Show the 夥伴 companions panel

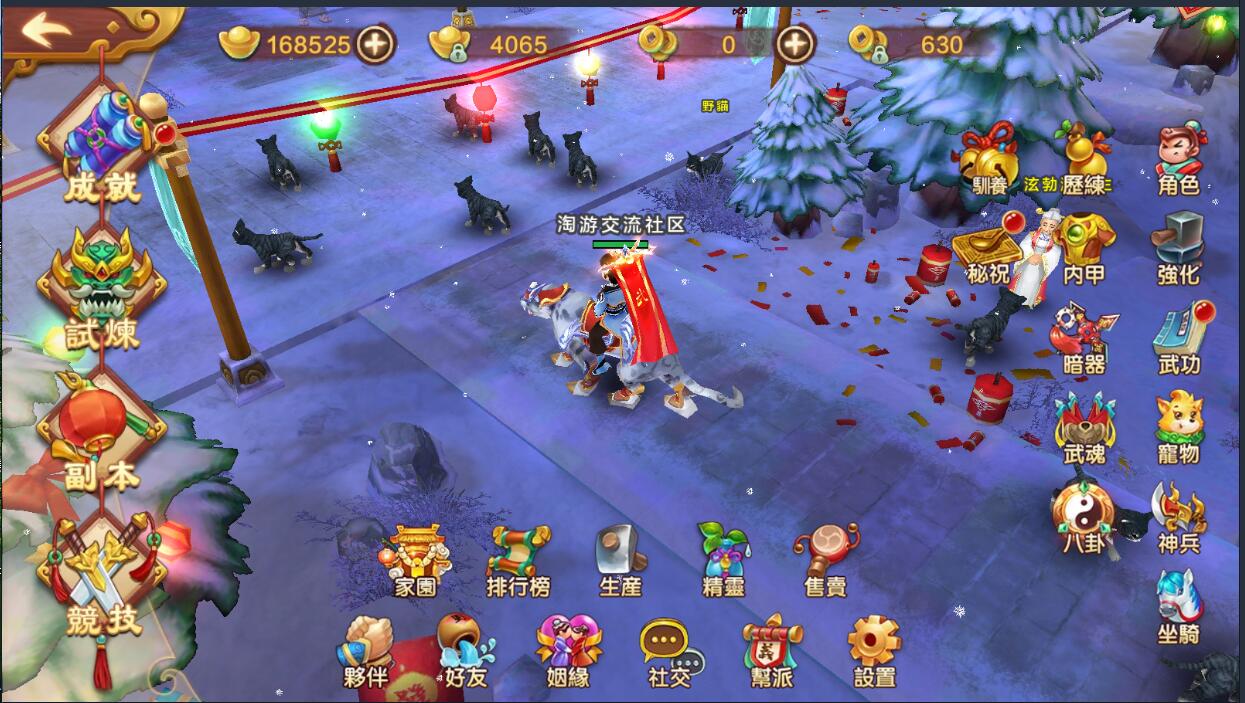(367, 652)
